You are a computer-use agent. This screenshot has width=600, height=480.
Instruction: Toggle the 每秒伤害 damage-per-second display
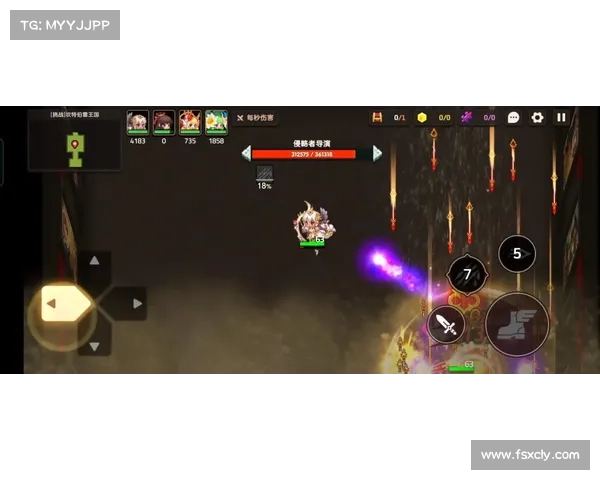255,118
